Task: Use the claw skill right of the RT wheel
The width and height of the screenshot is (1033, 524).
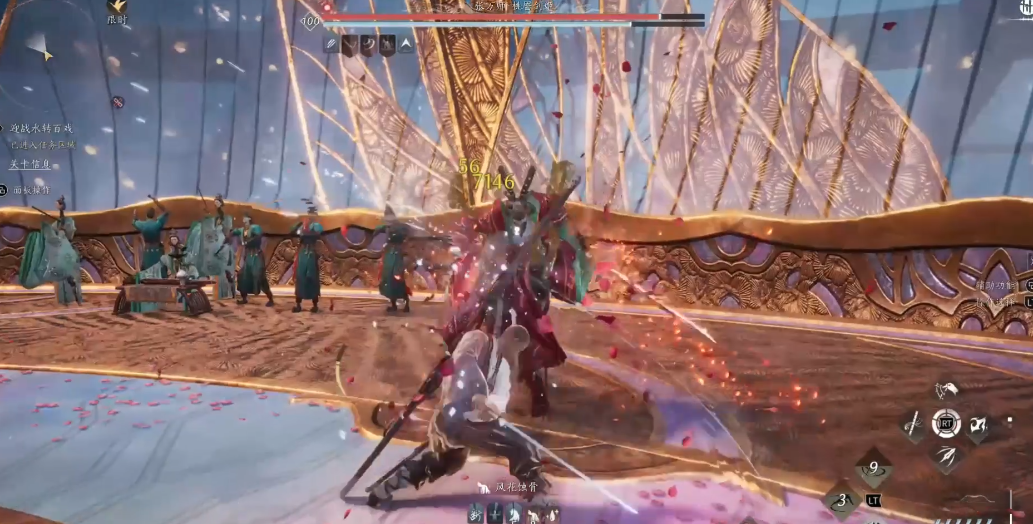Action: coord(977,424)
